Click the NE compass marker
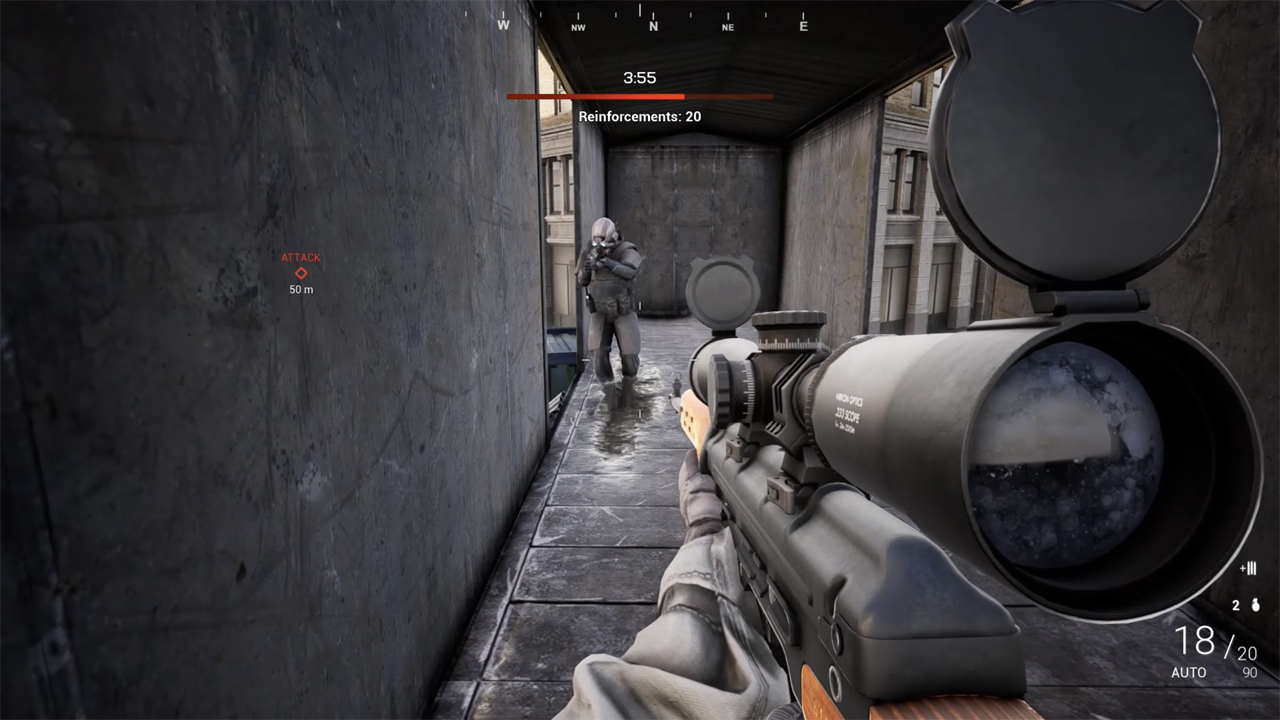 728,26
